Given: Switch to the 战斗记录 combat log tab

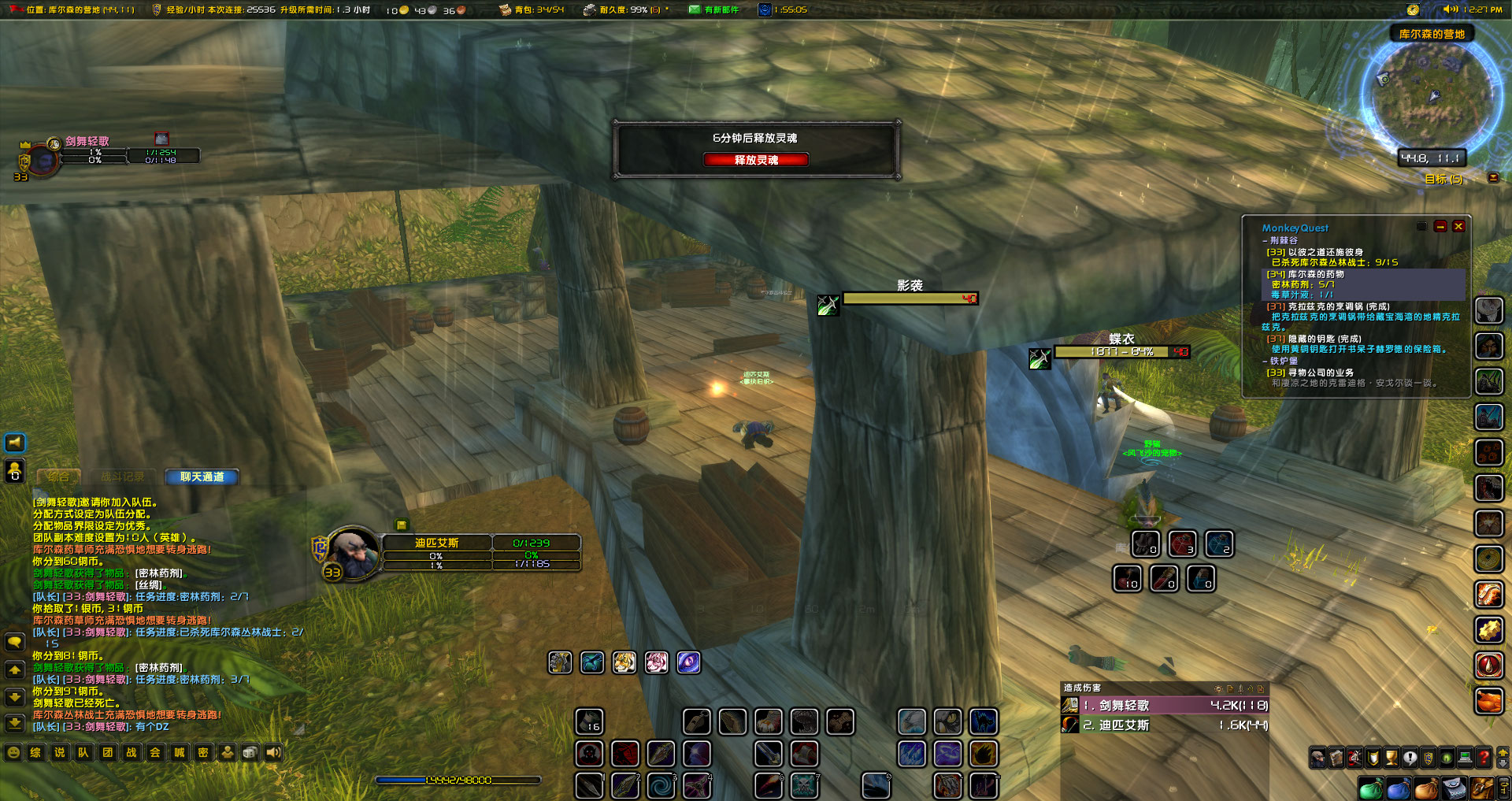Looking at the screenshot, I should [x=122, y=477].
